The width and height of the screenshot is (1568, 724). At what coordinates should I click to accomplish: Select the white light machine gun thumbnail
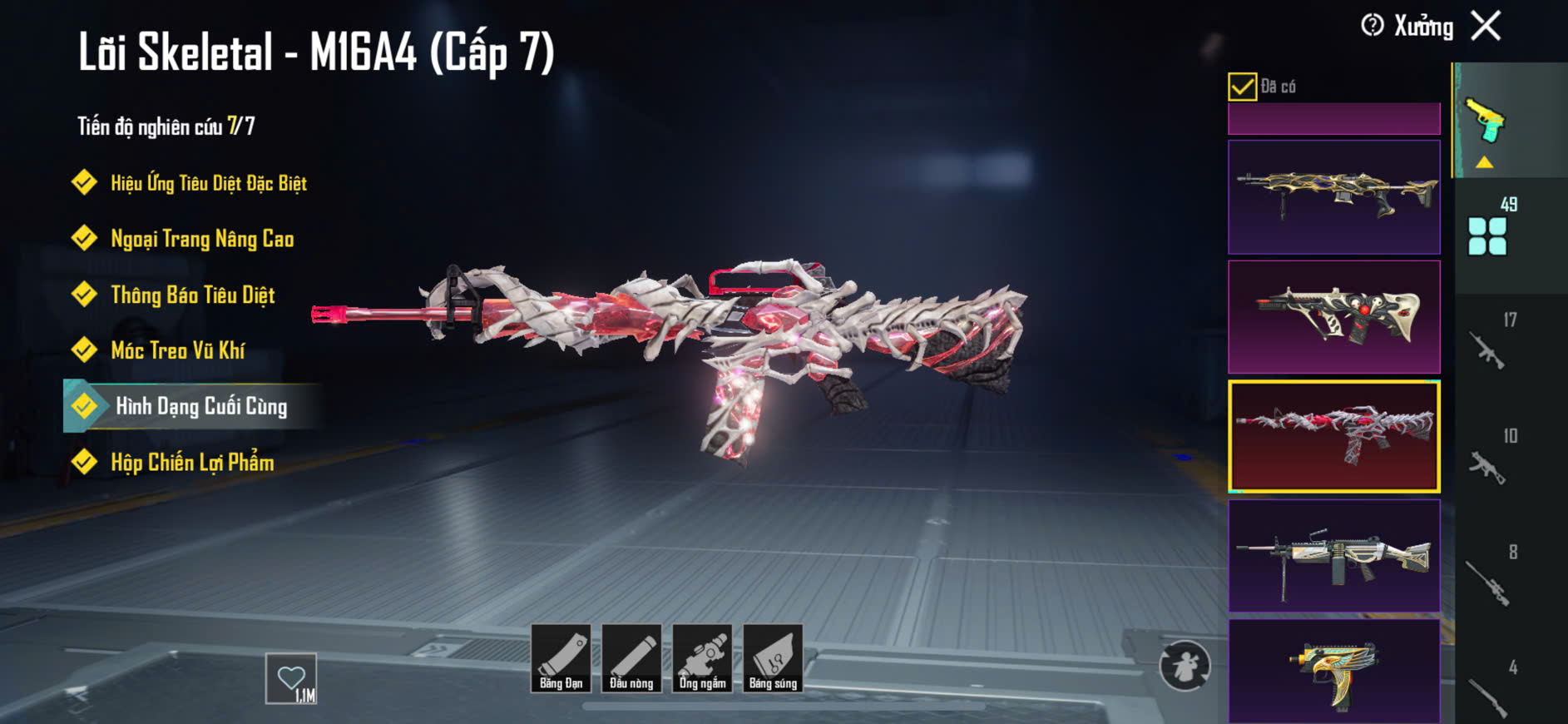1333,555
